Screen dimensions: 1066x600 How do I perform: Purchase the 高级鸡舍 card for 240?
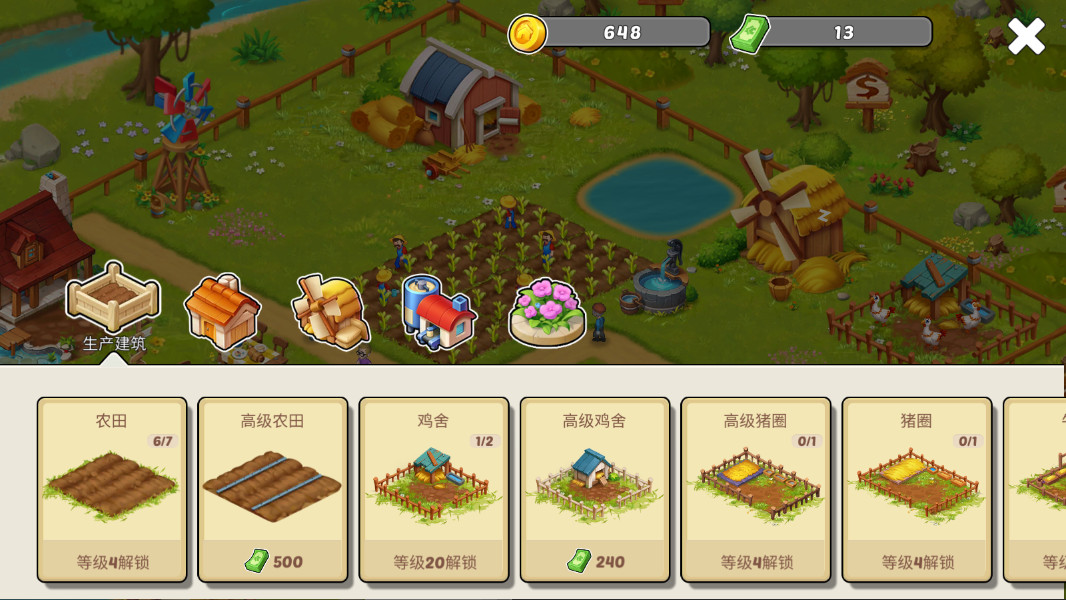pyautogui.click(x=595, y=489)
